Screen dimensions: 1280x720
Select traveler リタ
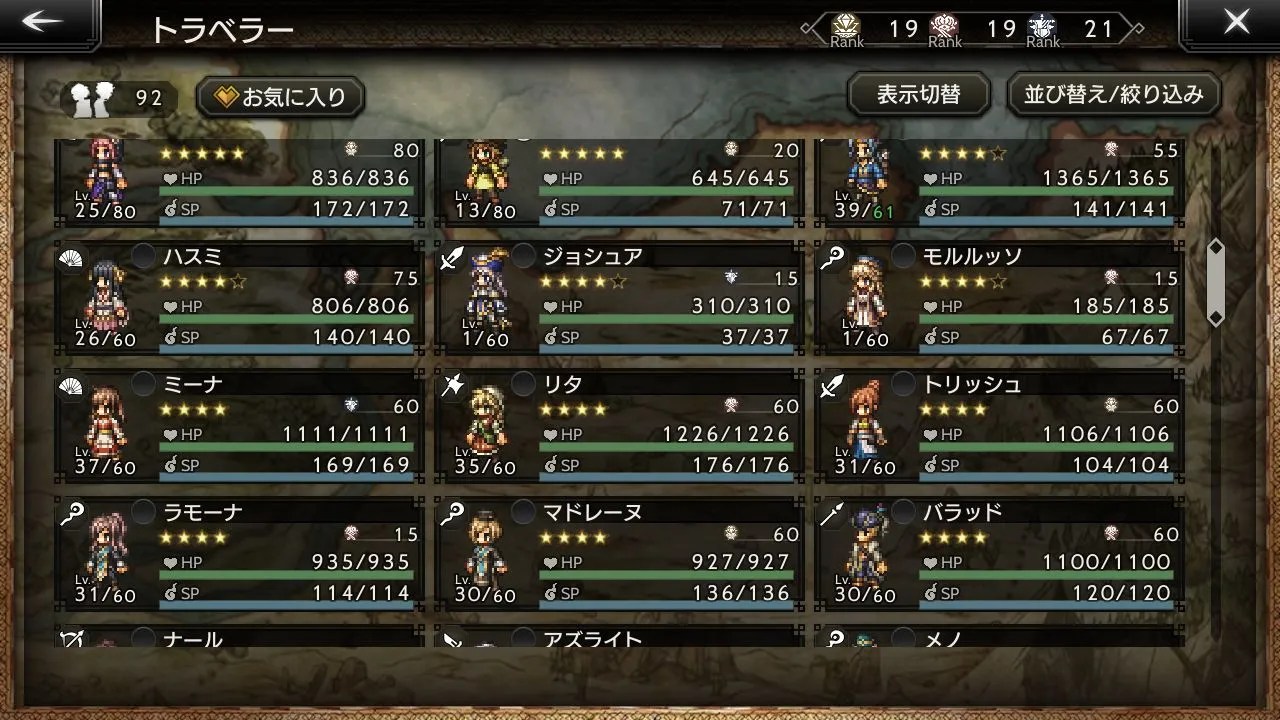[x=618, y=425]
